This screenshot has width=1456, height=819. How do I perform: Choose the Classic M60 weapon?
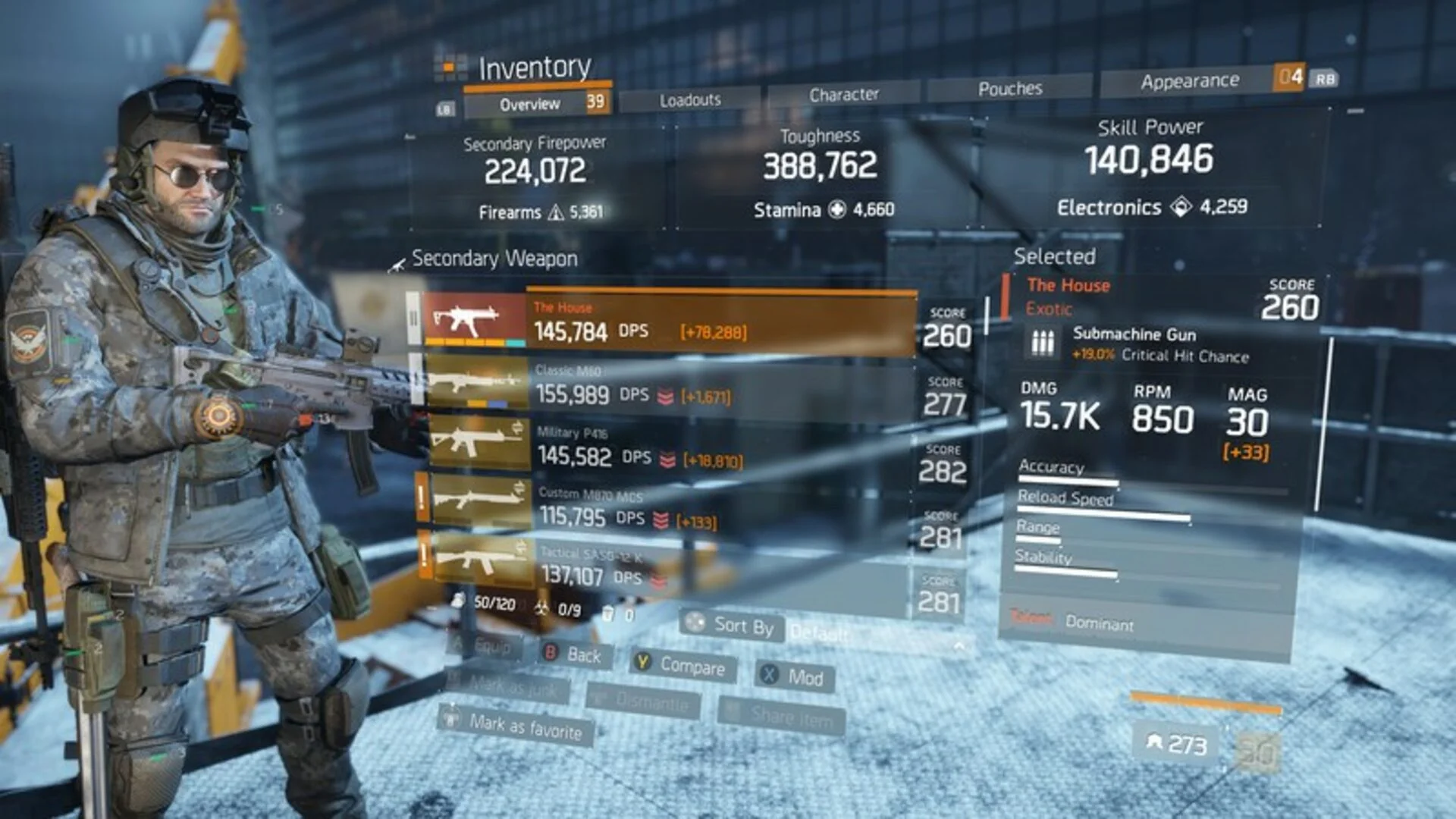point(667,385)
